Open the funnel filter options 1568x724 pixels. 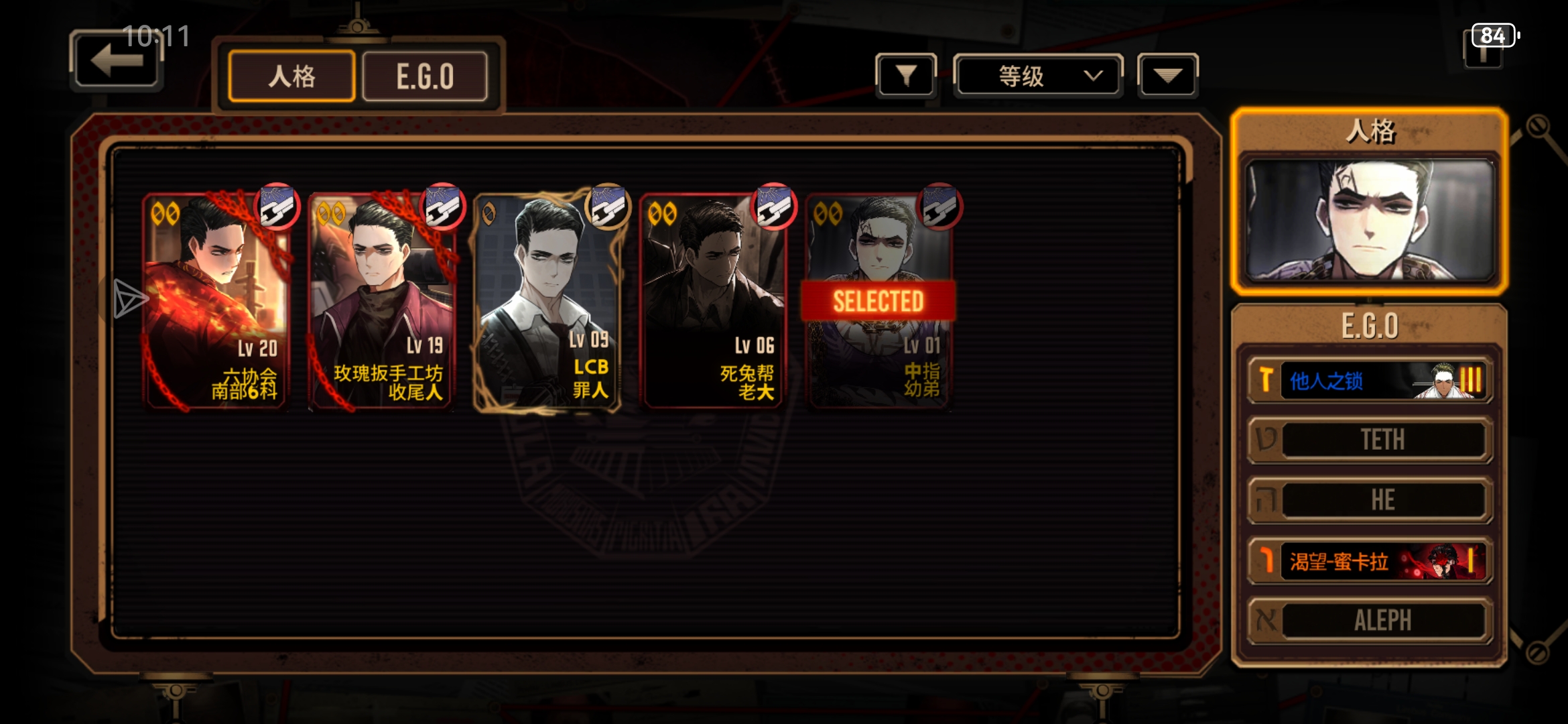click(x=906, y=76)
